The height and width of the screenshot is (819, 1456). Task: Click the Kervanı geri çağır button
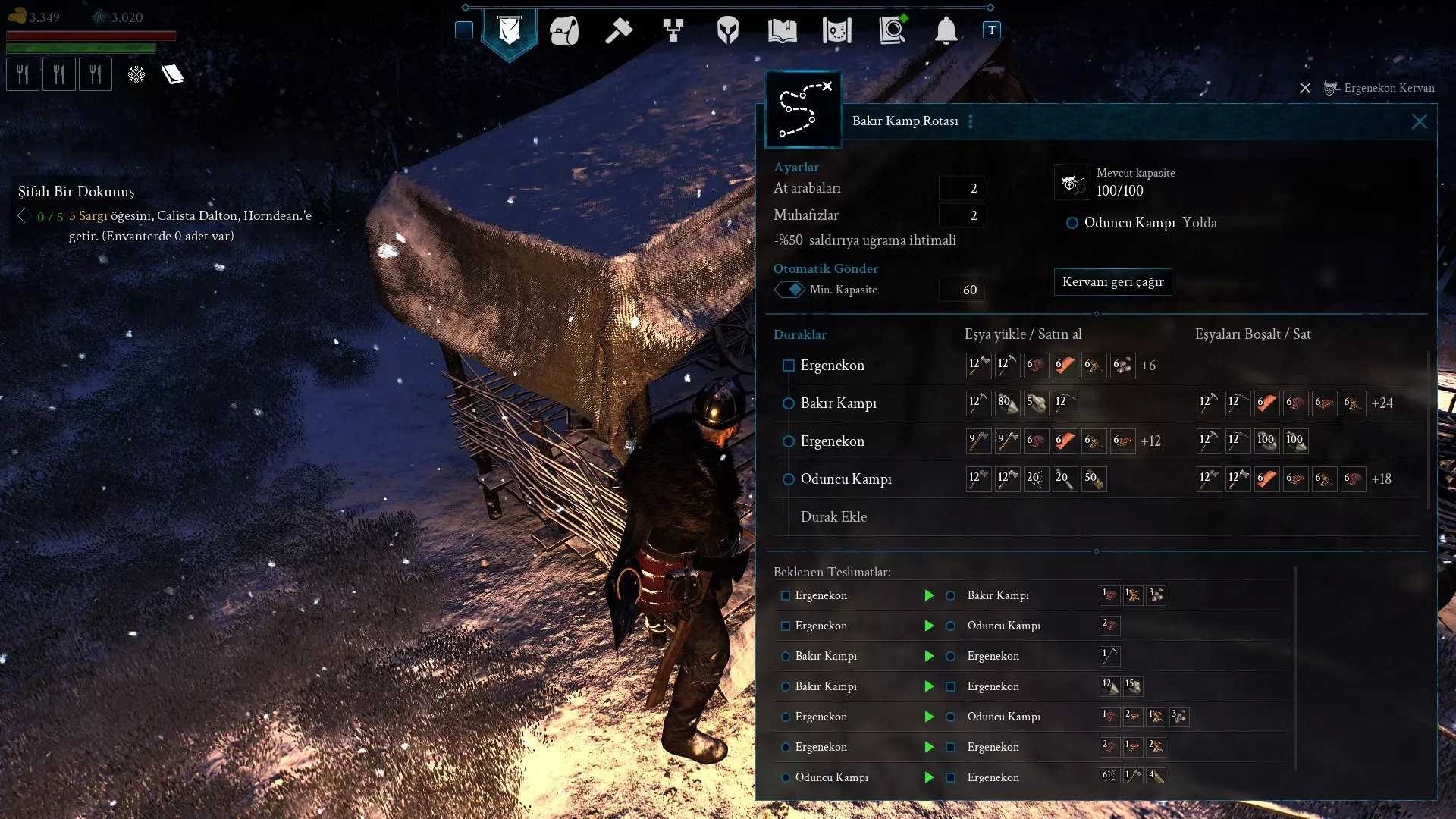pyautogui.click(x=1112, y=282)
